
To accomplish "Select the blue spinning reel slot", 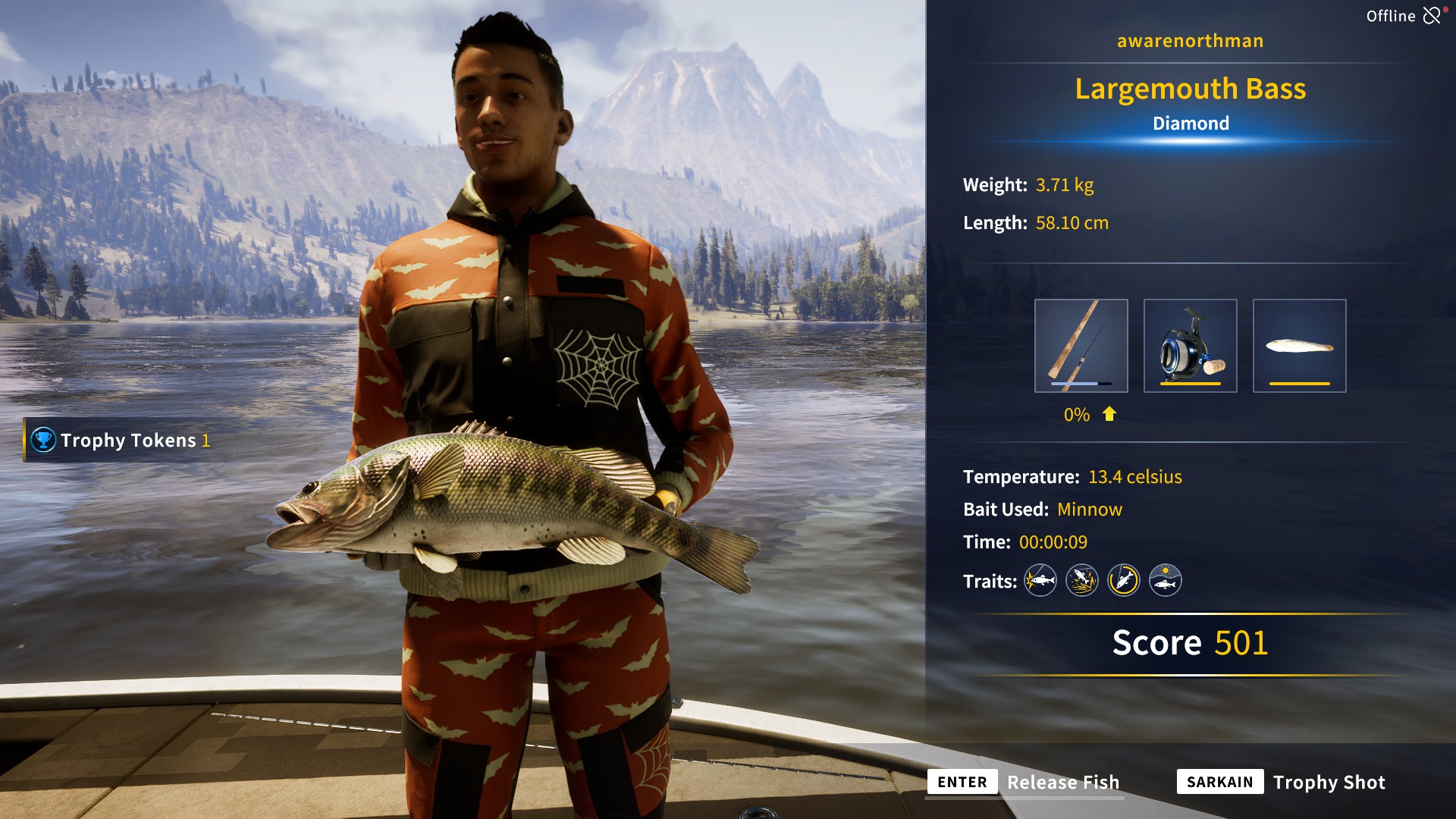I will coord(1190,346).
